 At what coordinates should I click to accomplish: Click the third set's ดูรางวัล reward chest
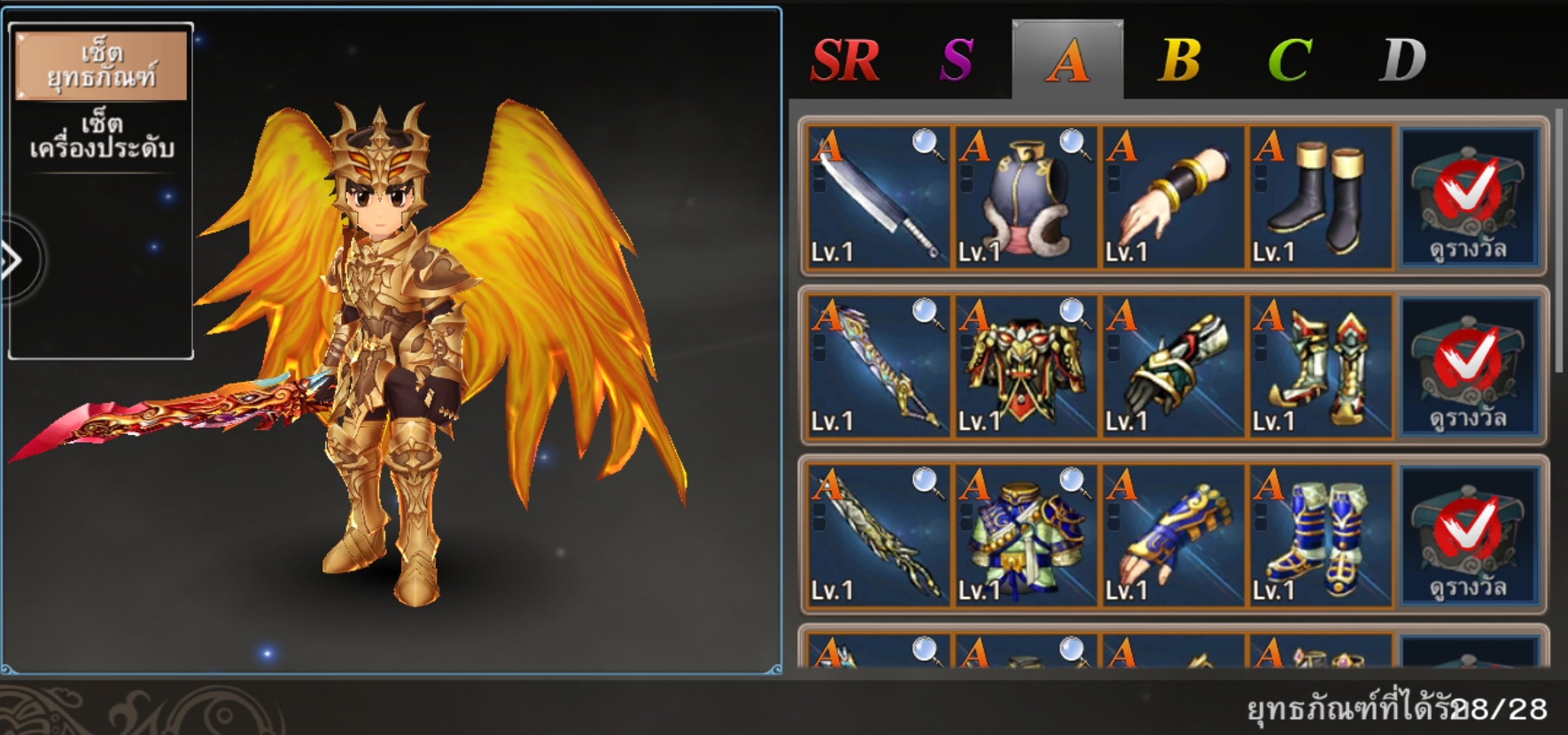click(1468, 535)
